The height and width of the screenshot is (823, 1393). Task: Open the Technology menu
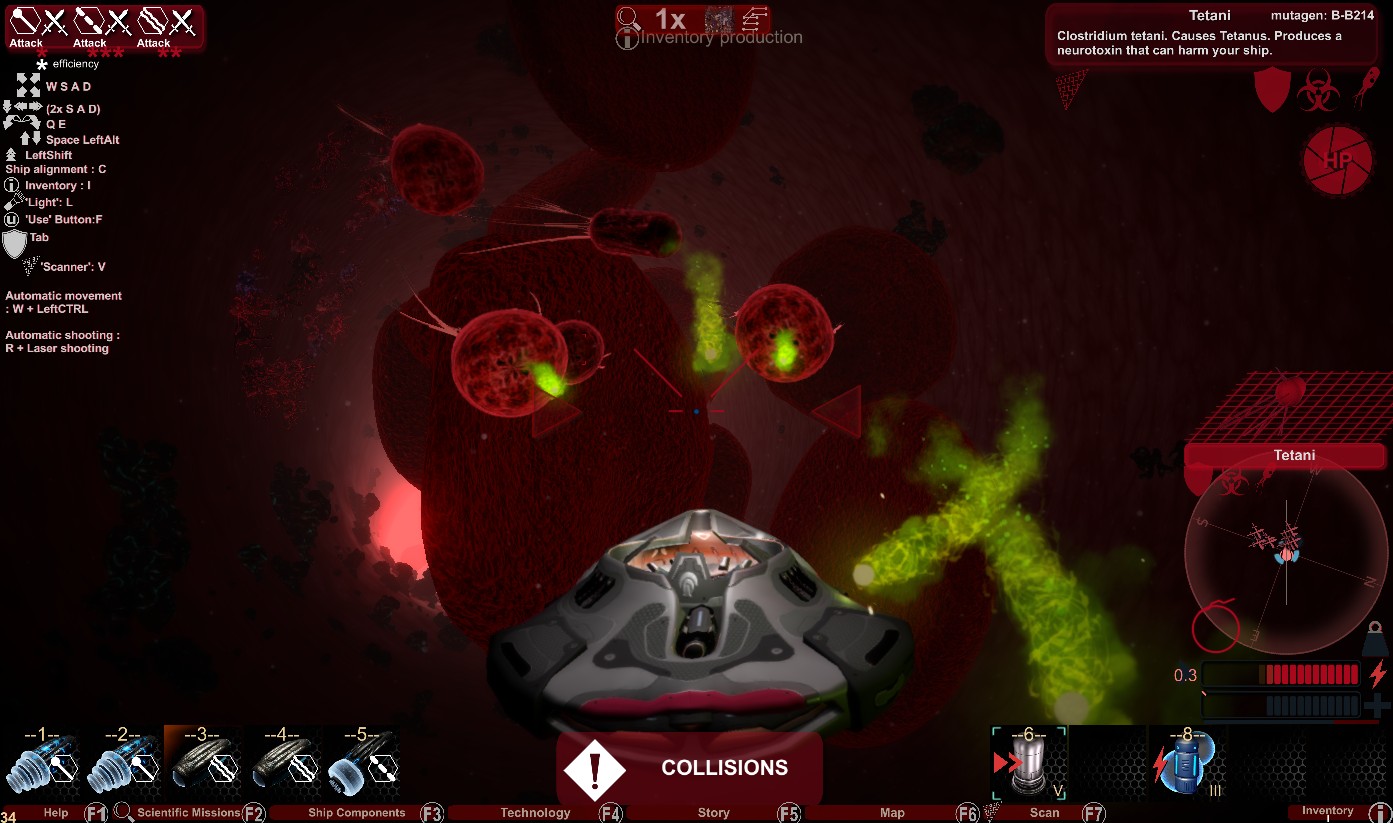coord(535,813)
